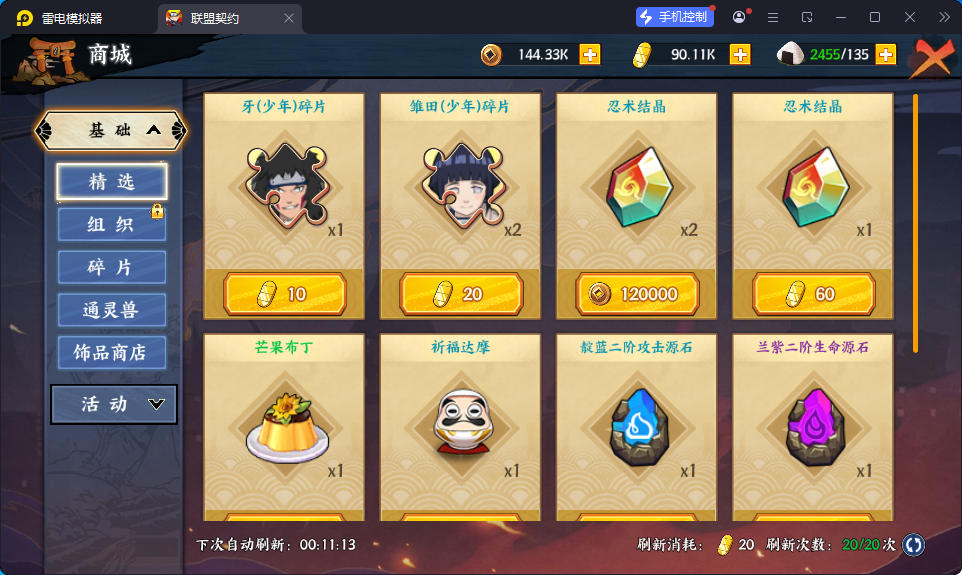Close the shop with crossed swords button

(x=931, y=58)
